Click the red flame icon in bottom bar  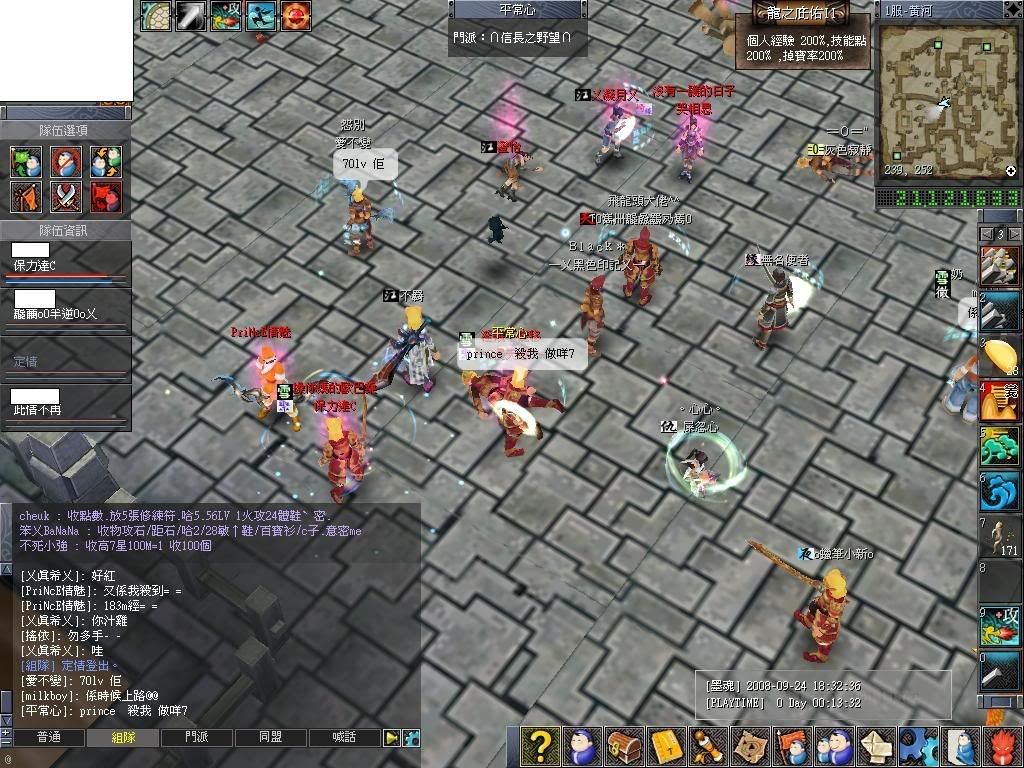pos(1003,746)
